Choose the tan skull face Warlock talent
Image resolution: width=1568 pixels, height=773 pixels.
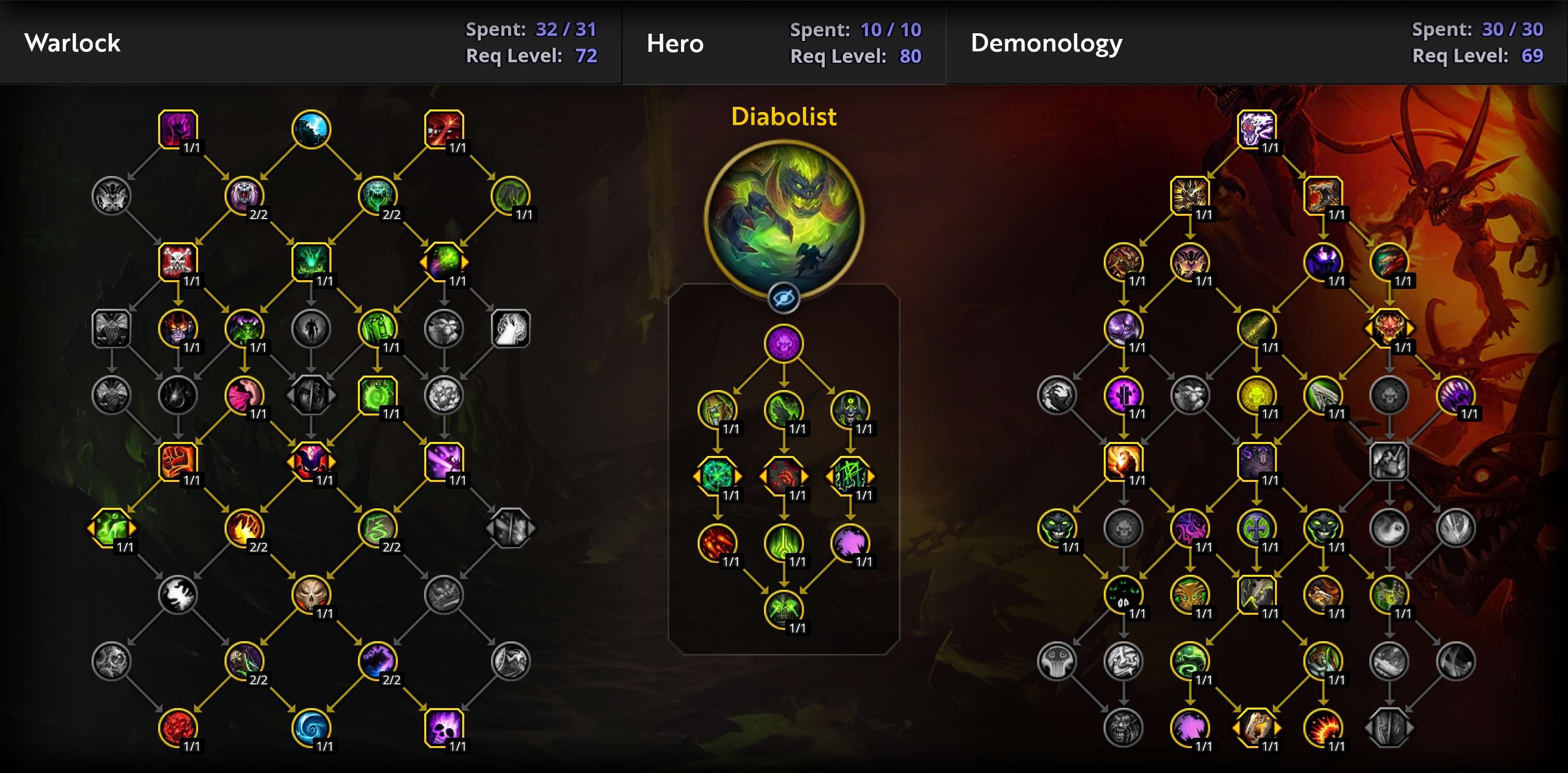(311, 594)
